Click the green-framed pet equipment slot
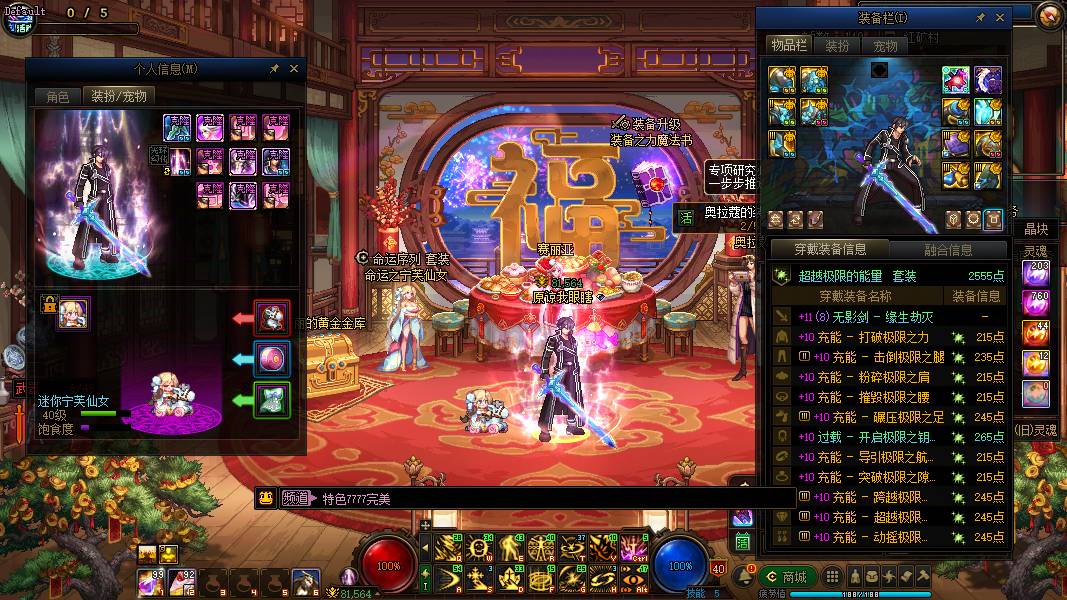 pyautogui.click(x=271, y=399)
